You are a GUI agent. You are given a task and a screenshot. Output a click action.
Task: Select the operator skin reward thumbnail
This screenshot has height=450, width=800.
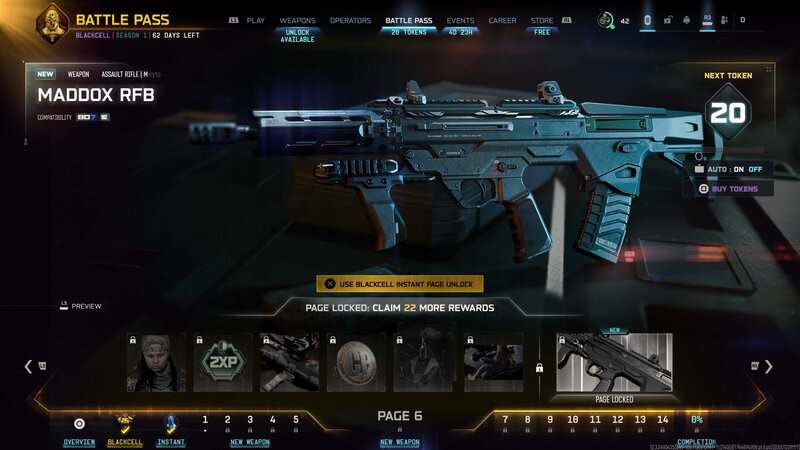point(156,362)
